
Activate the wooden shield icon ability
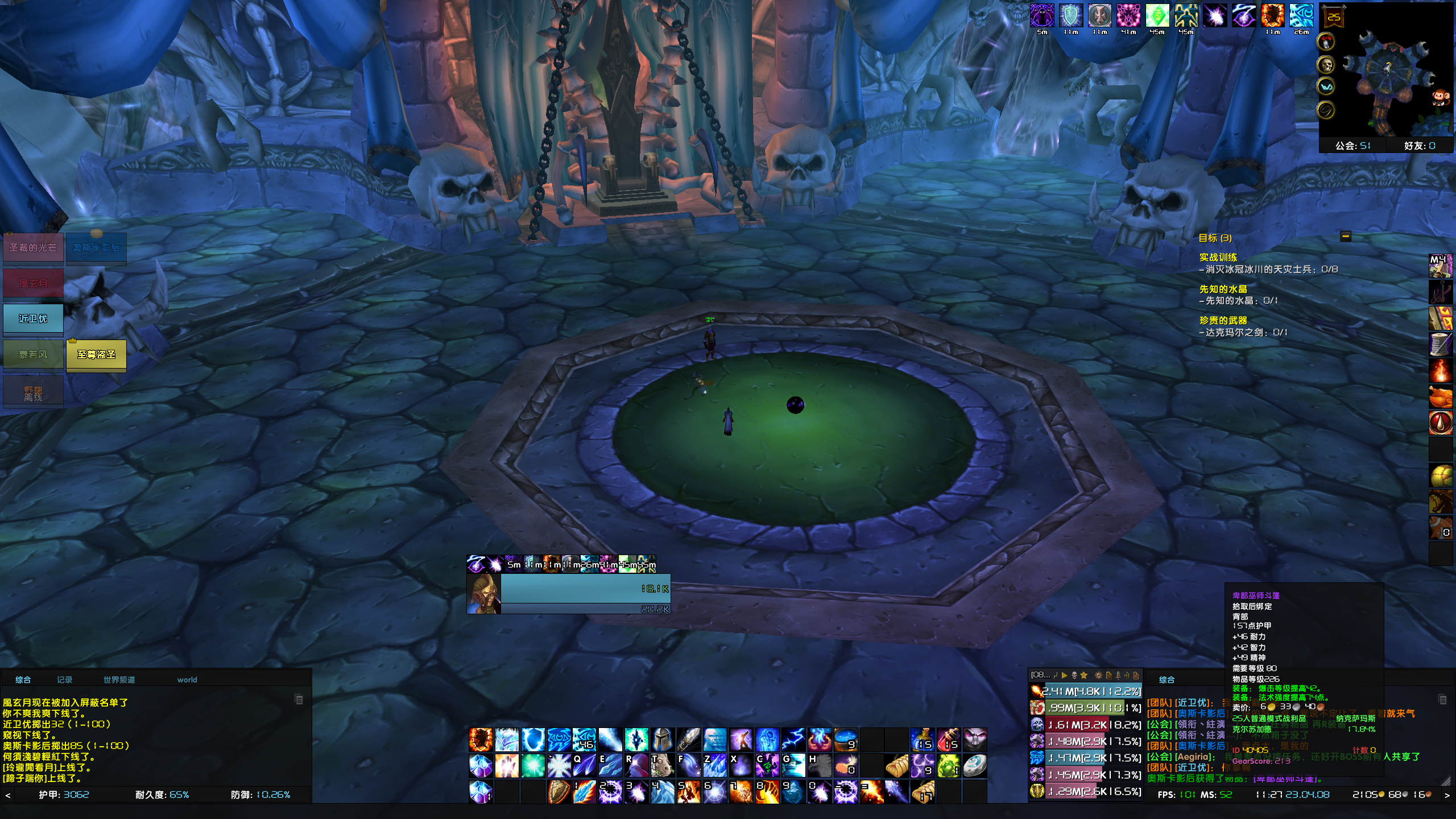[x=559, y=792]
